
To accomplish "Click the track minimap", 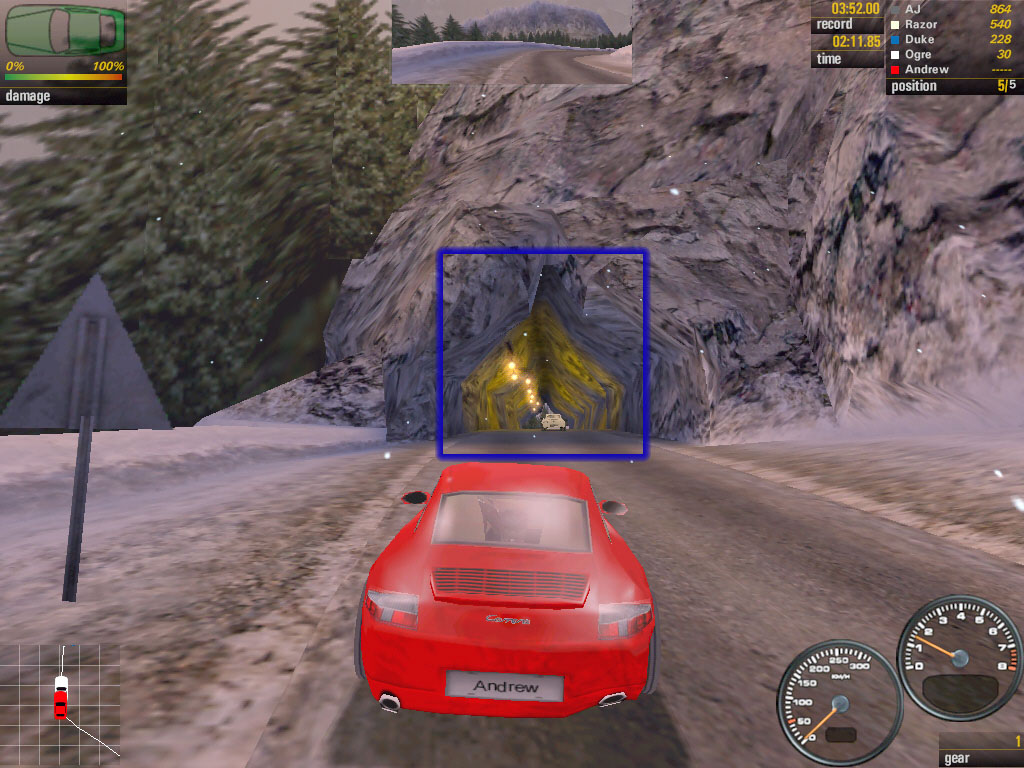I will click(x=60, y=700).
